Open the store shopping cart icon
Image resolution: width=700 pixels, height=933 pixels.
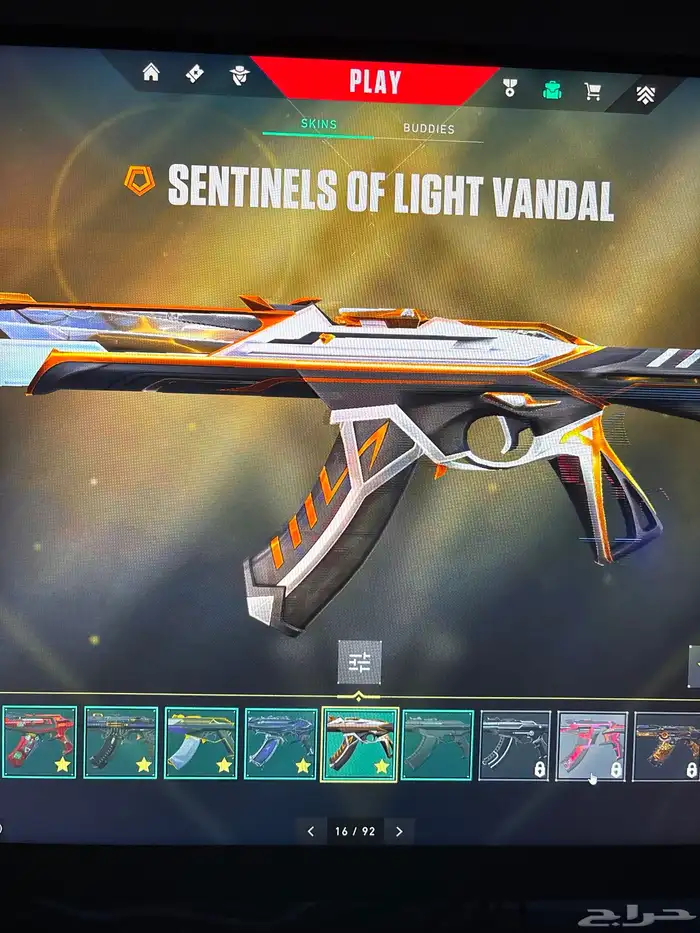[x=593, y=92]
